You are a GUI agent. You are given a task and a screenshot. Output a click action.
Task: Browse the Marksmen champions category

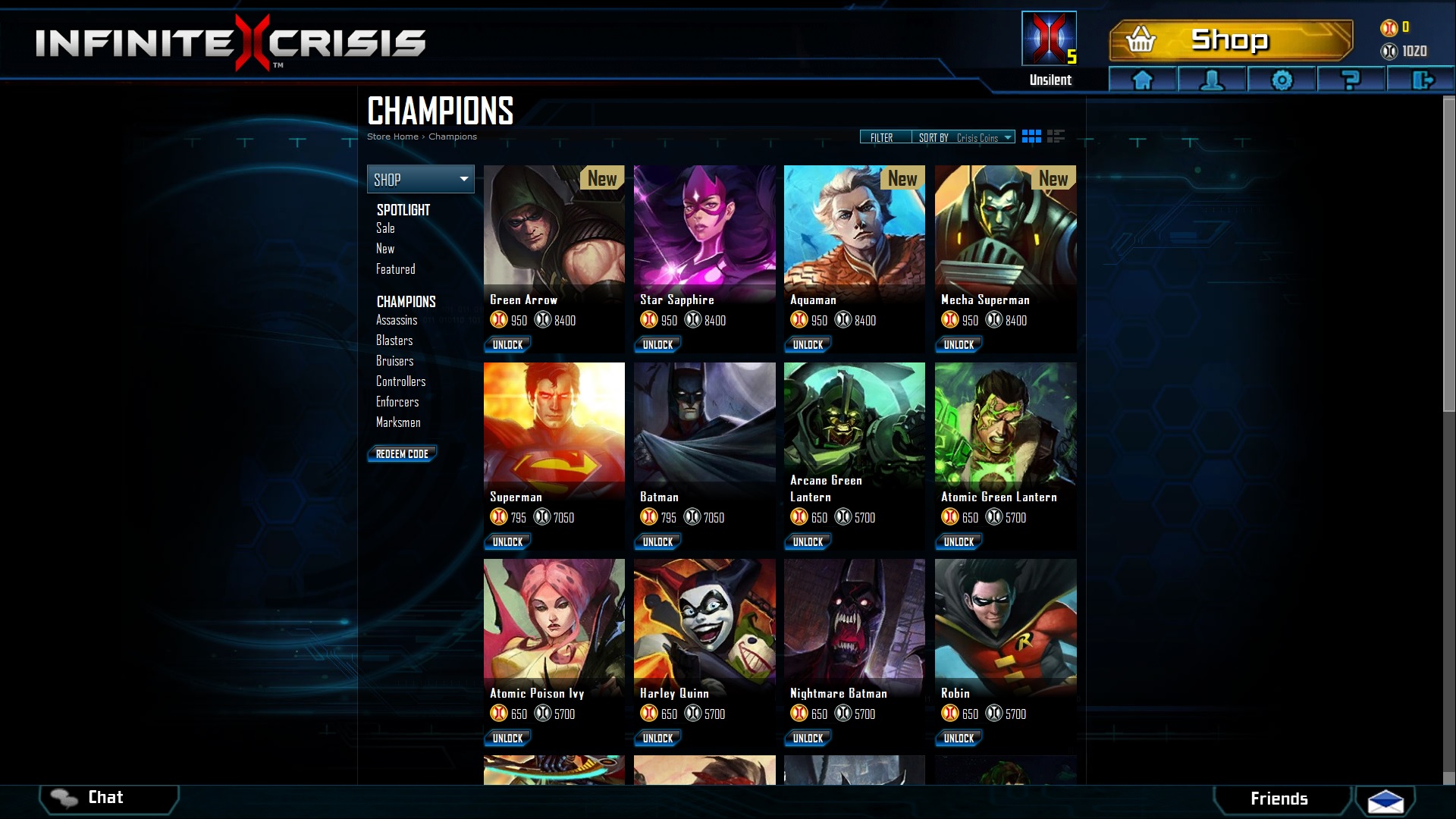pyautogui.click(x=398, y=422)
